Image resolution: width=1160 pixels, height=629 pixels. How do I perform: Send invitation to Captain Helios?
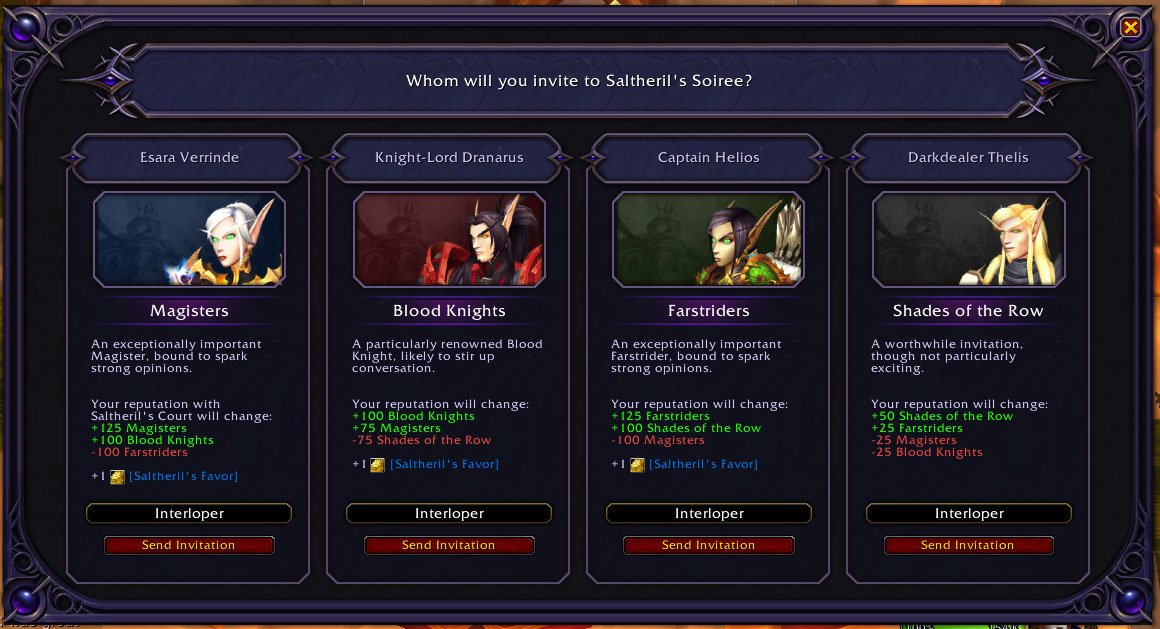(708, 545)
